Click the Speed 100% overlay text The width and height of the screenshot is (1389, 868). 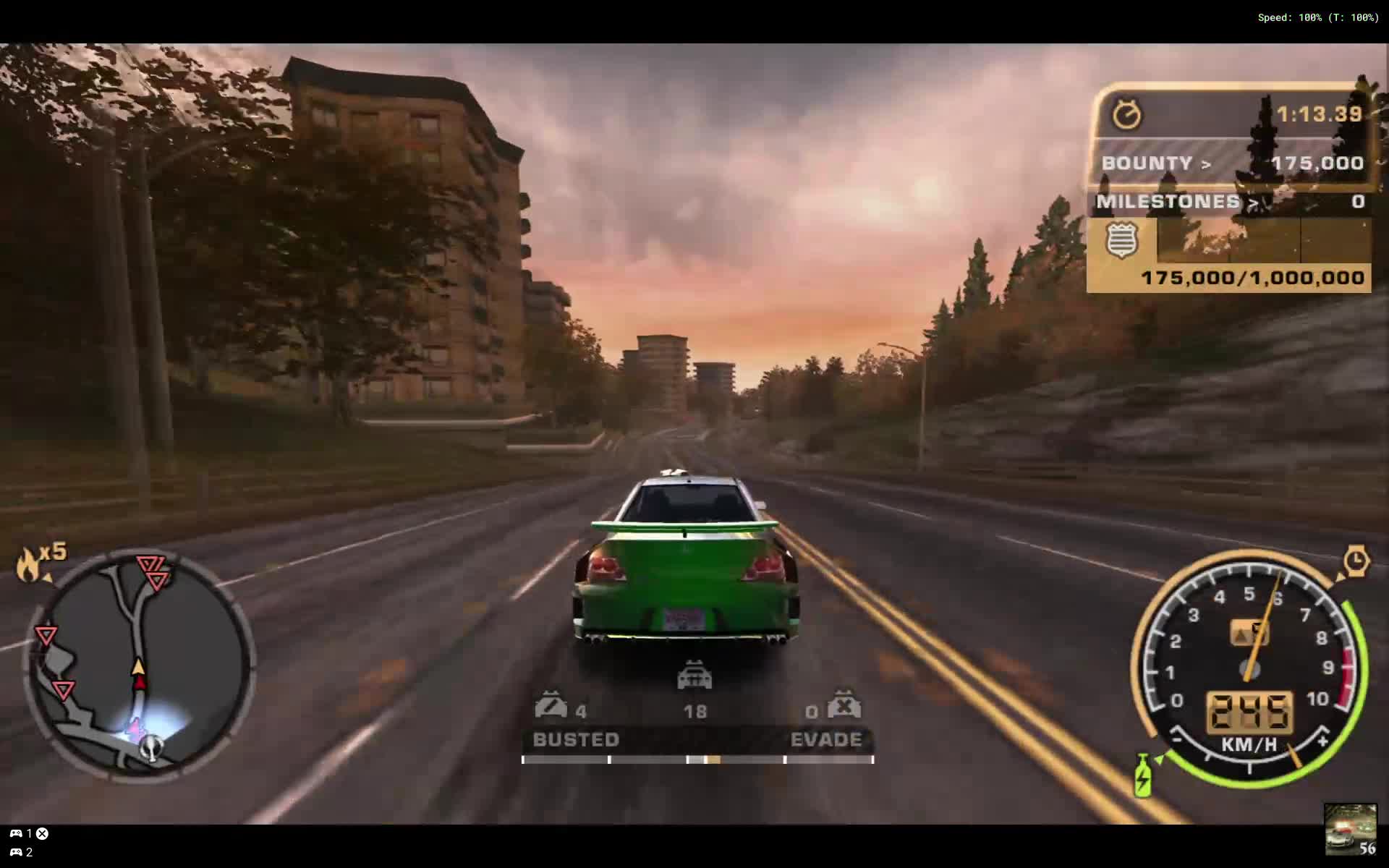tap(1318, 16)
